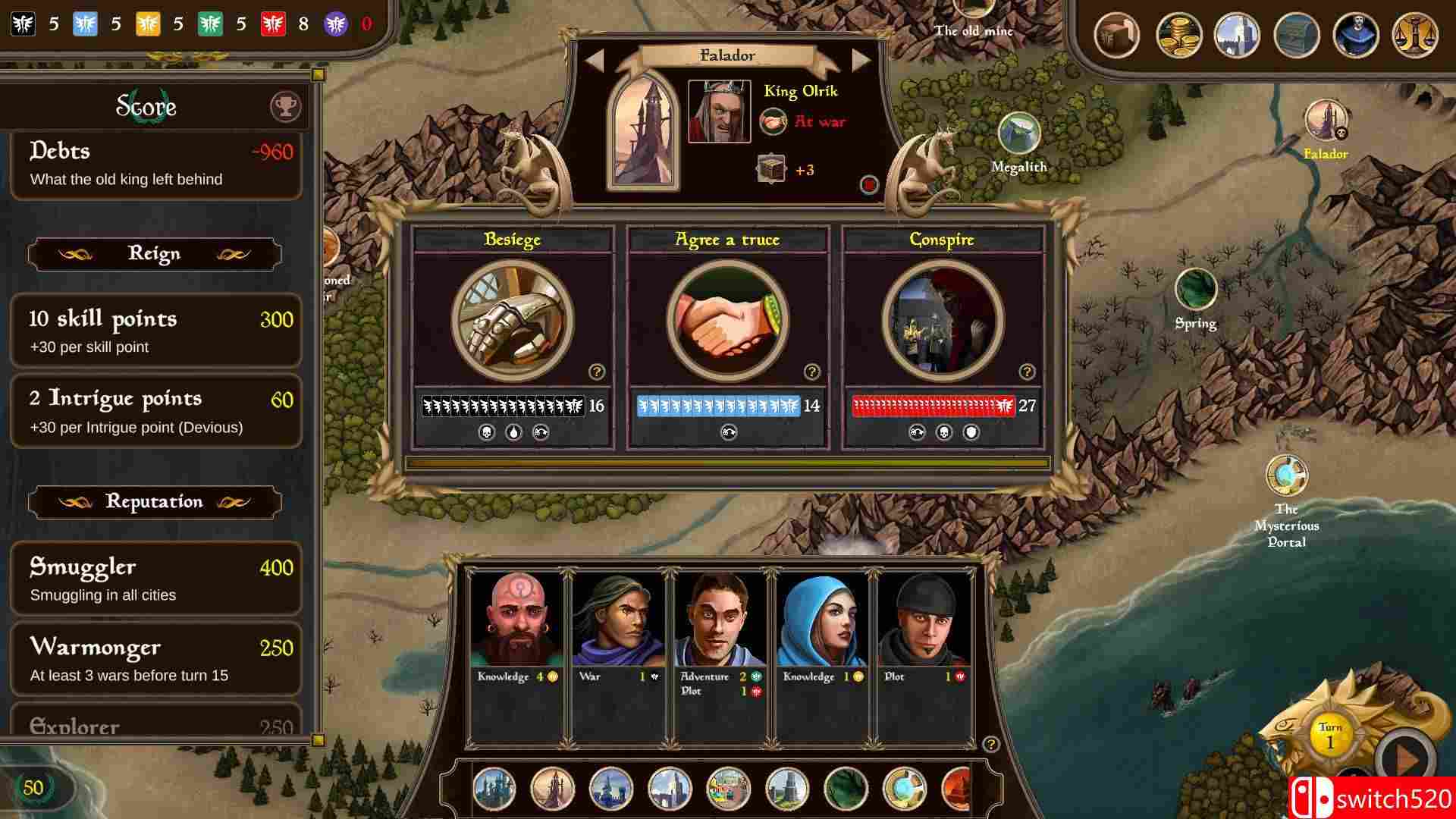Open Besiege help question mark
1456x819 pixels.
tap(597, 372)
